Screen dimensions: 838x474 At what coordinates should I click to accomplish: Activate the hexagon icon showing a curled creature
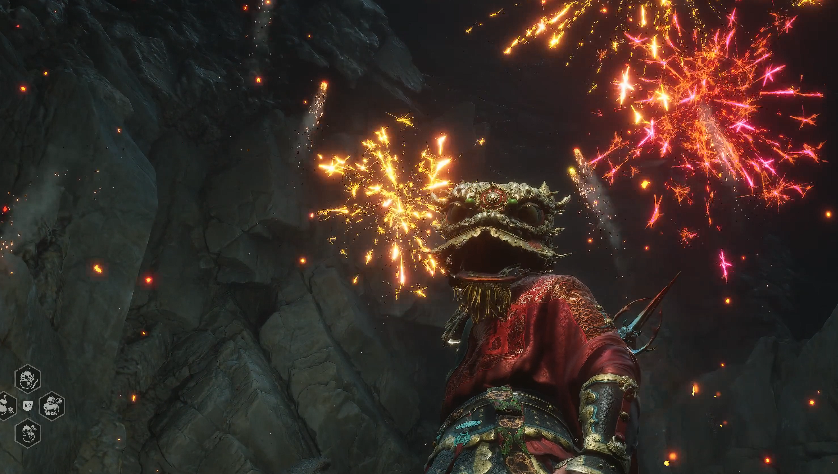coord(27,433)
